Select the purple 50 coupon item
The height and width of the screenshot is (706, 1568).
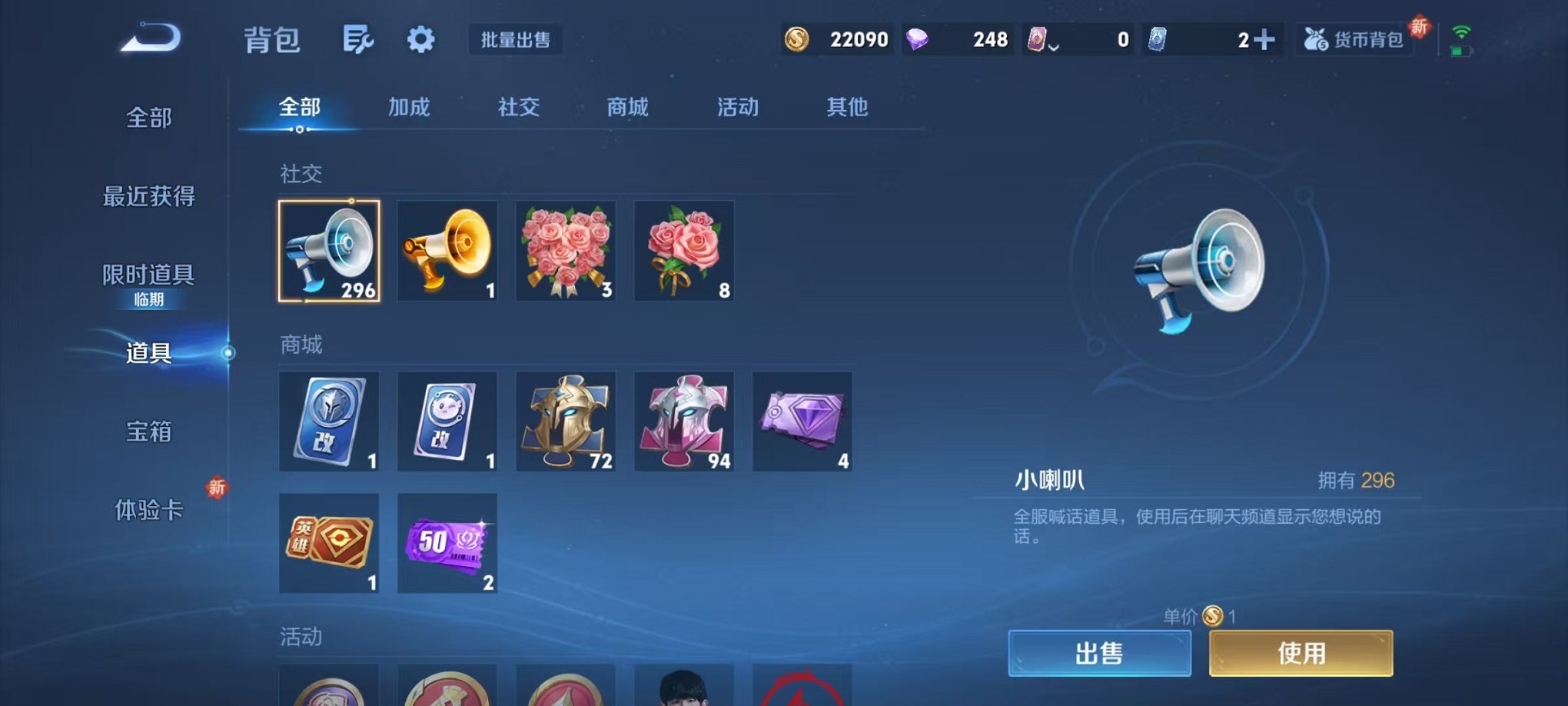(x=447, y=545)
